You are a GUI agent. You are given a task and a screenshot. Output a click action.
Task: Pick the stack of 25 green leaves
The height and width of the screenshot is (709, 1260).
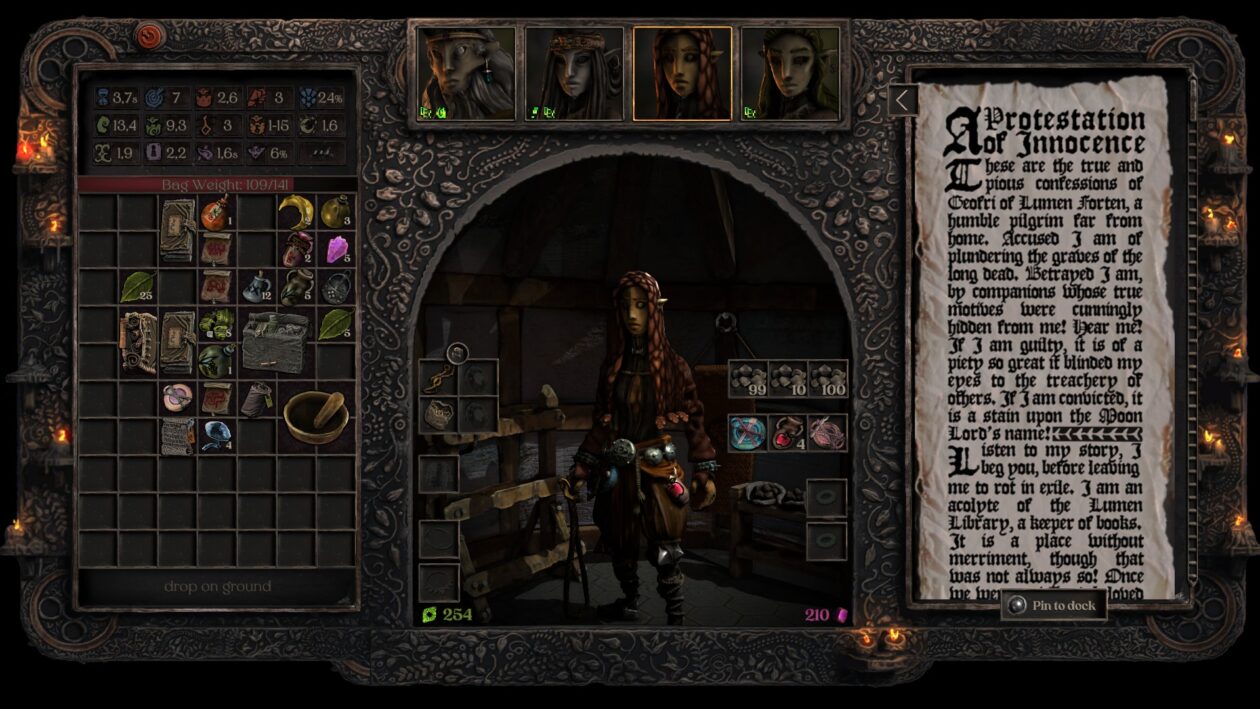pos(137,288)
